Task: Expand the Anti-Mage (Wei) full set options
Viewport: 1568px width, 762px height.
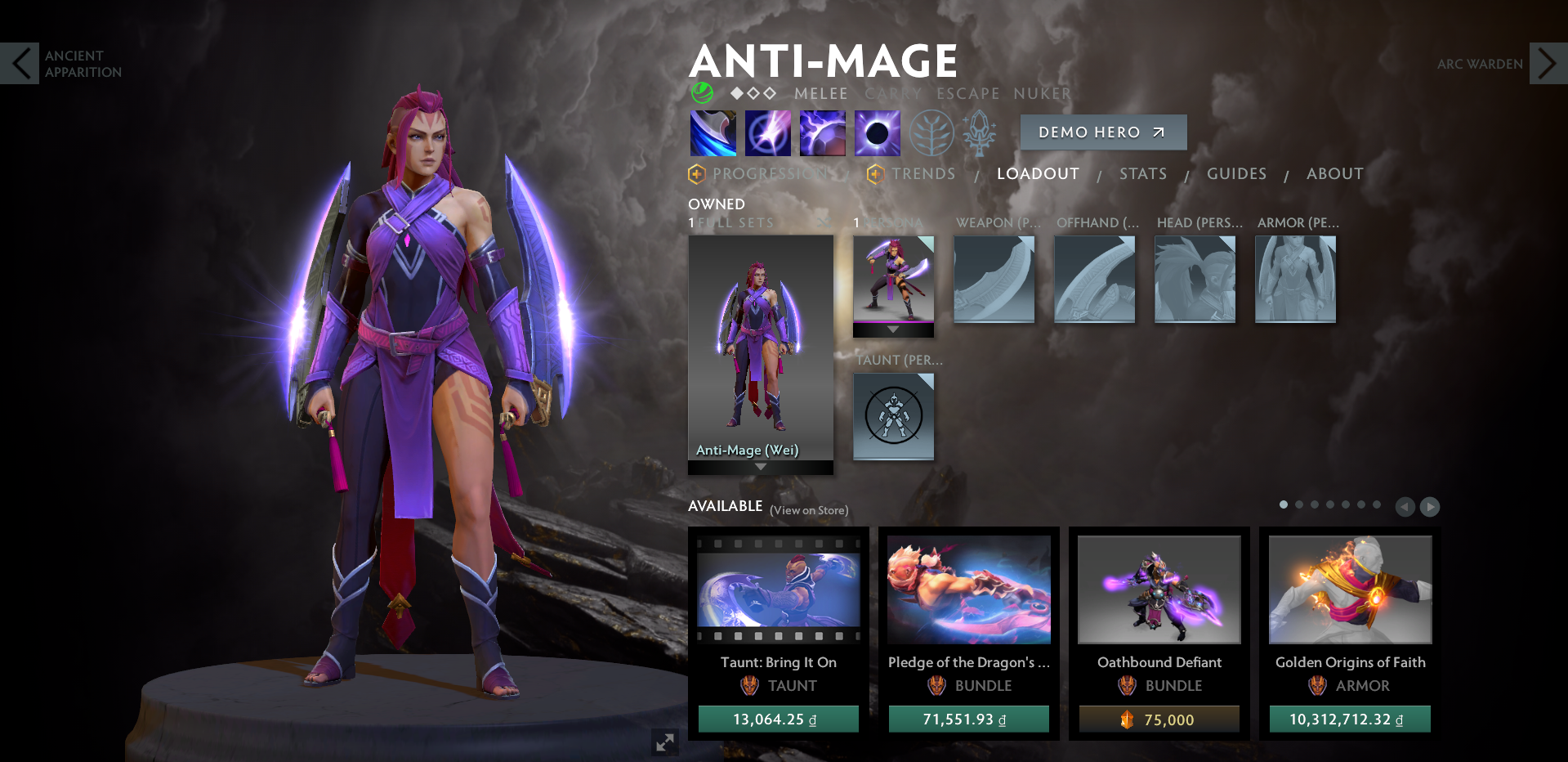Action: click(x=761, y=464)
